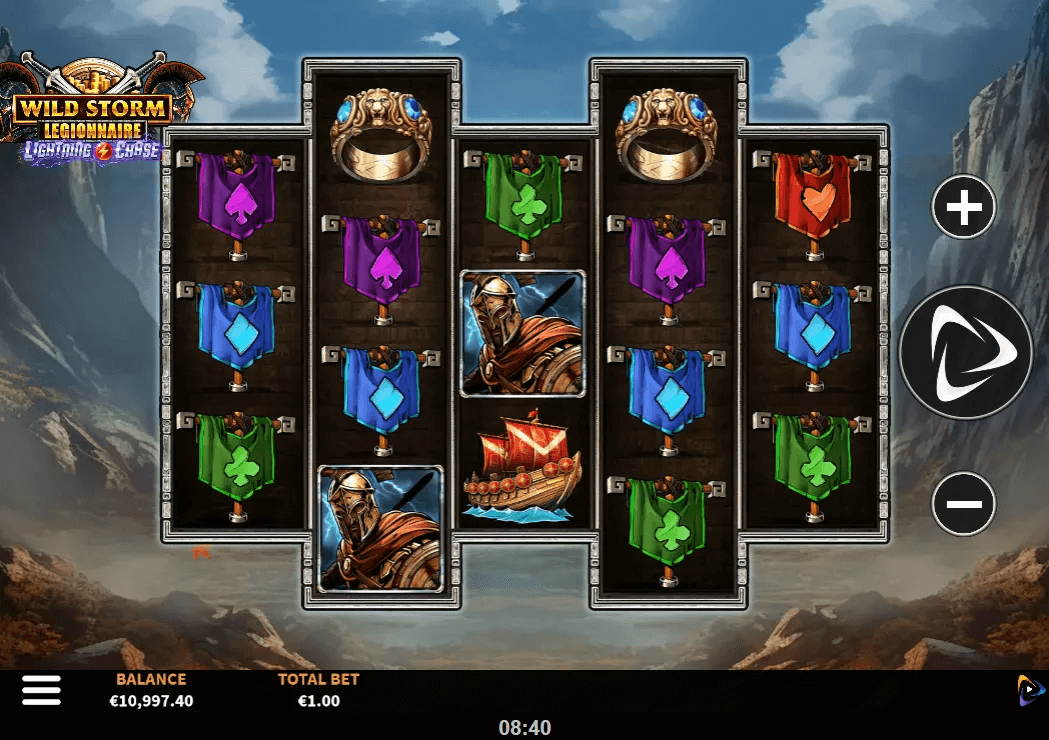Open the hamburger menu
Image resolution: width=1049 pixels, height=740 pixels.
point(41,689)
